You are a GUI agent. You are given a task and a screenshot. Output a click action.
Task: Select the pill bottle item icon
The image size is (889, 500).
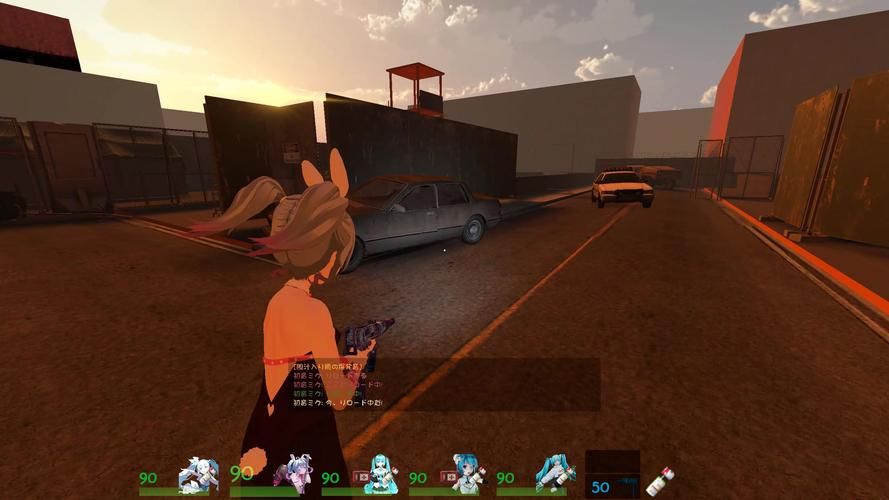tap(660, 482)
